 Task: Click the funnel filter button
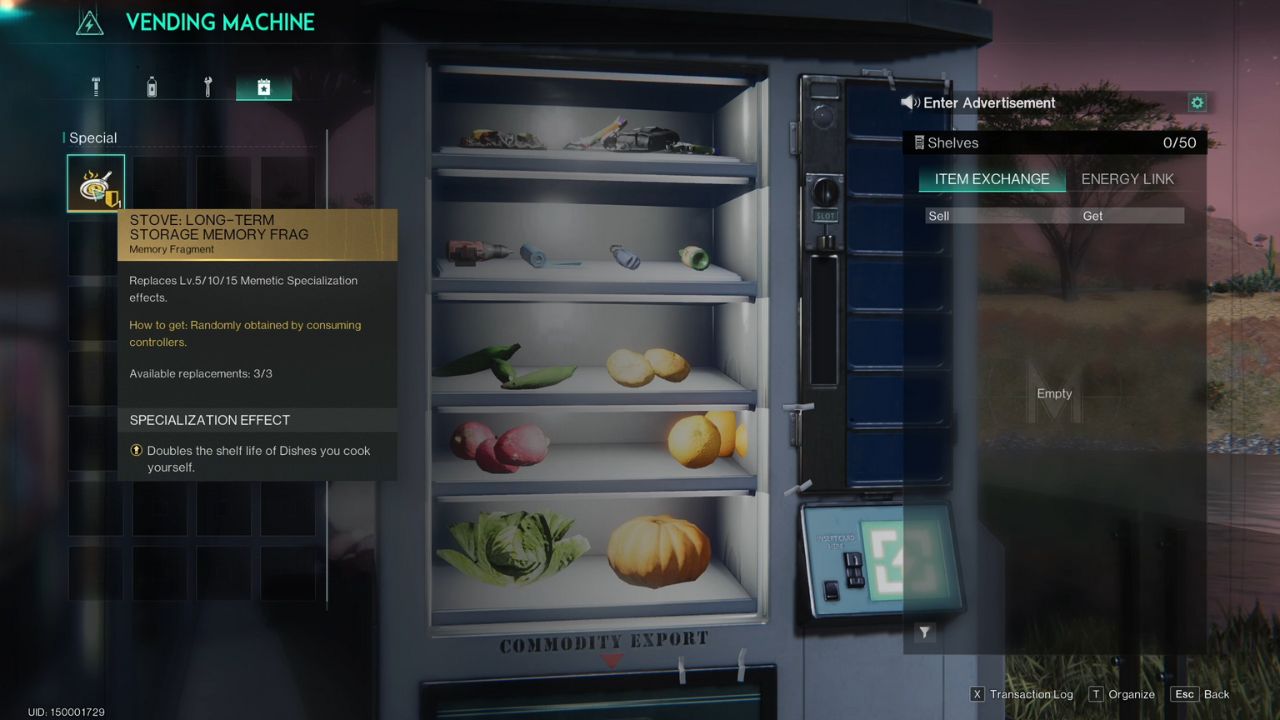pyautogui.click(x=925, y=632)
